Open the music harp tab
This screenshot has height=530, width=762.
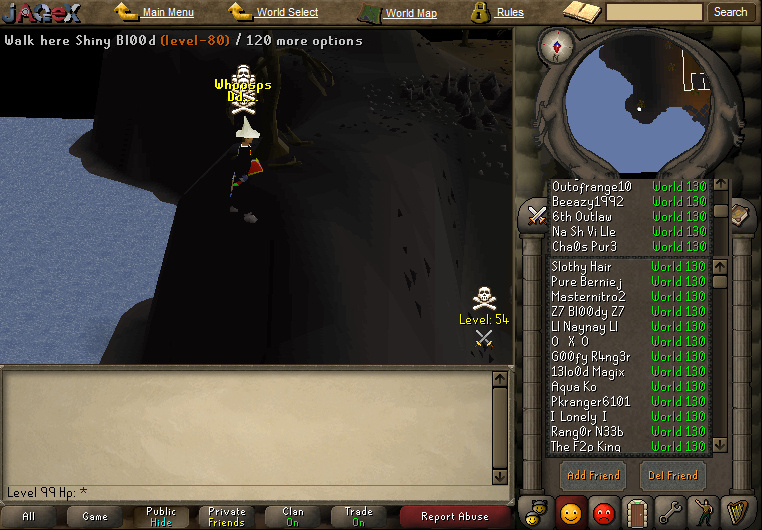(x=737, y=512)
